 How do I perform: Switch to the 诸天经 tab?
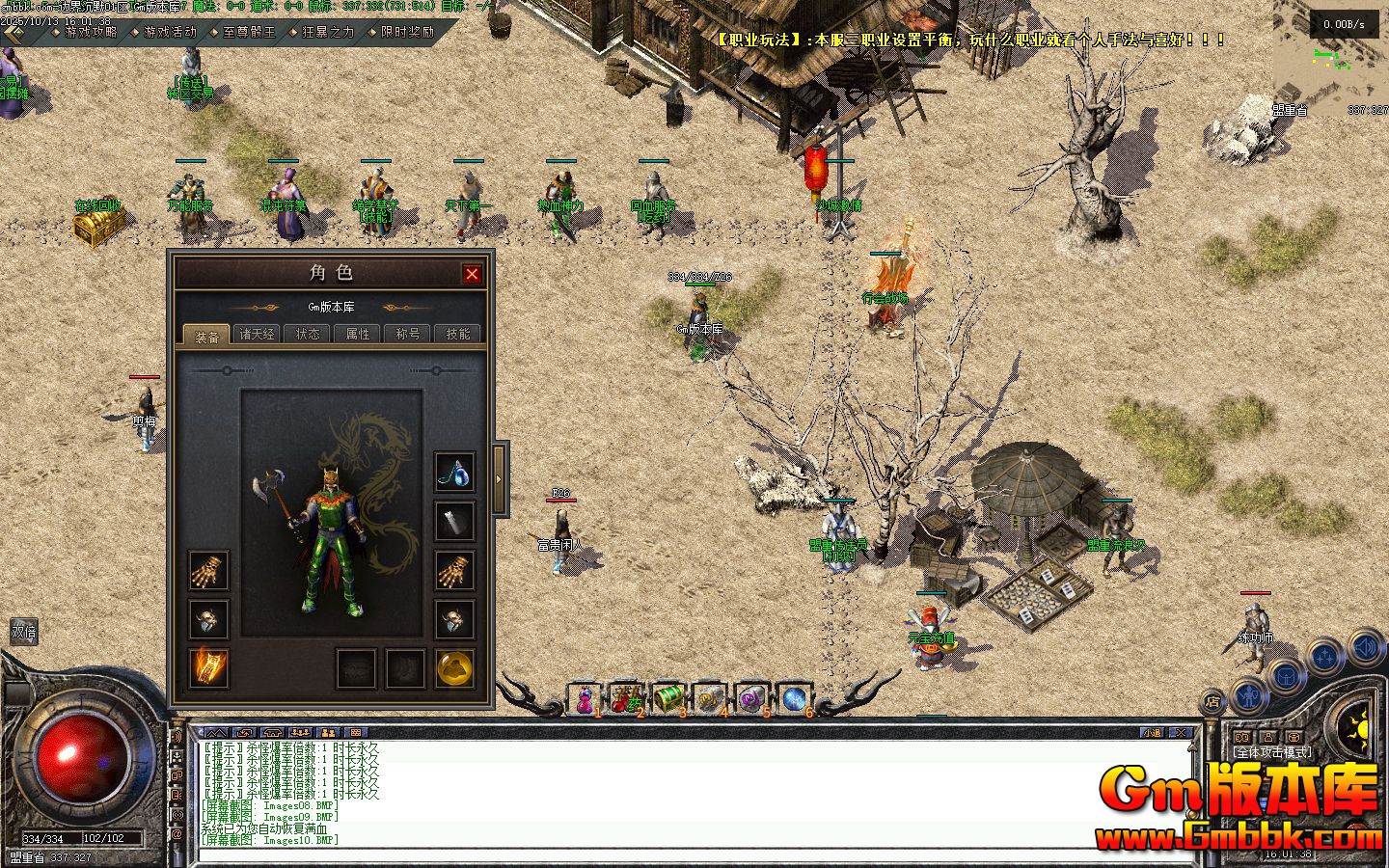click(x=258, y=334)
